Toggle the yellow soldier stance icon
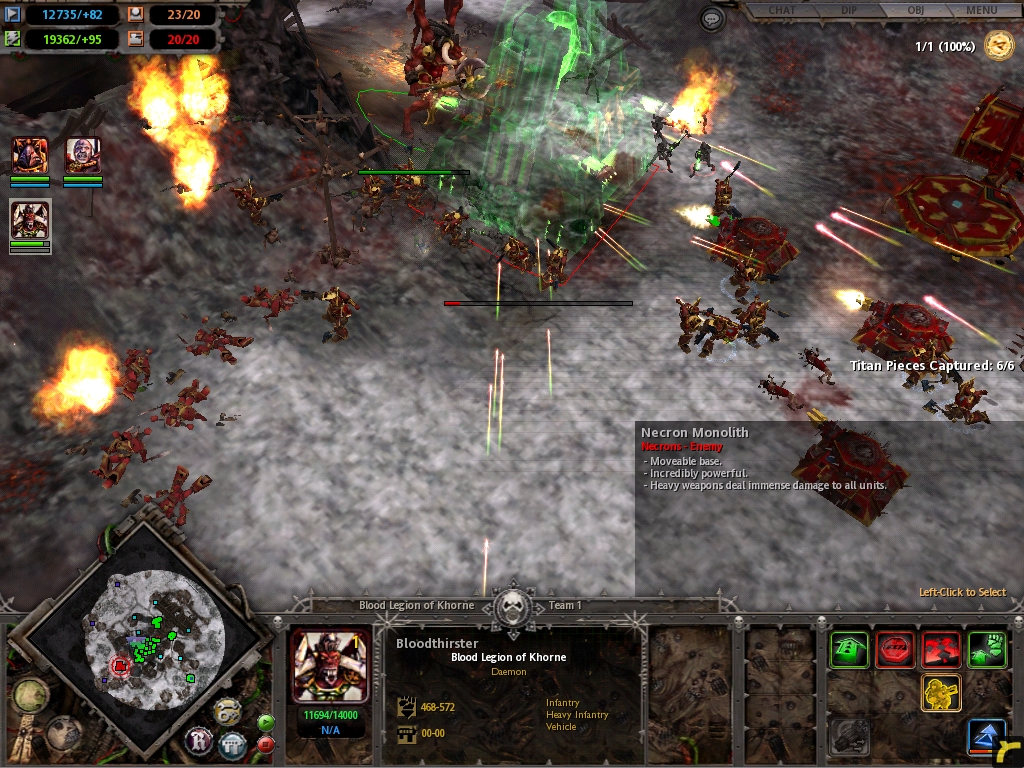 [x=941, y=692]
